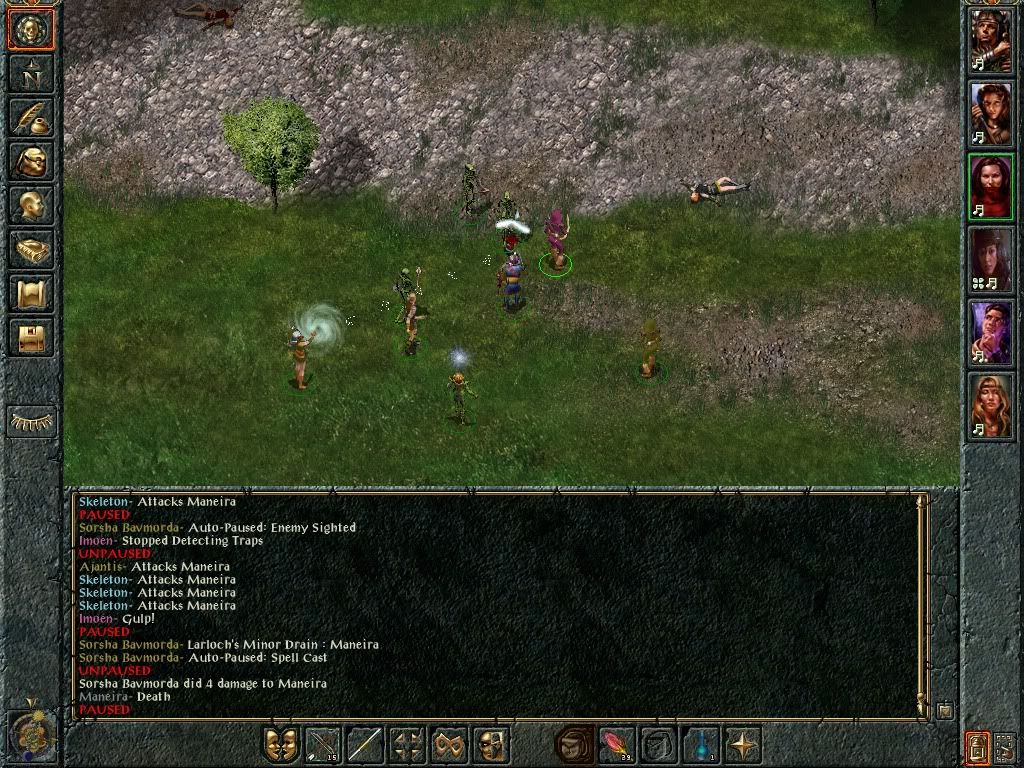The height and width of the screenshot is (768, 1024).
Task: Equip the bow with 15 arrows
Action: pyautogui.click(x=323, y=745)
